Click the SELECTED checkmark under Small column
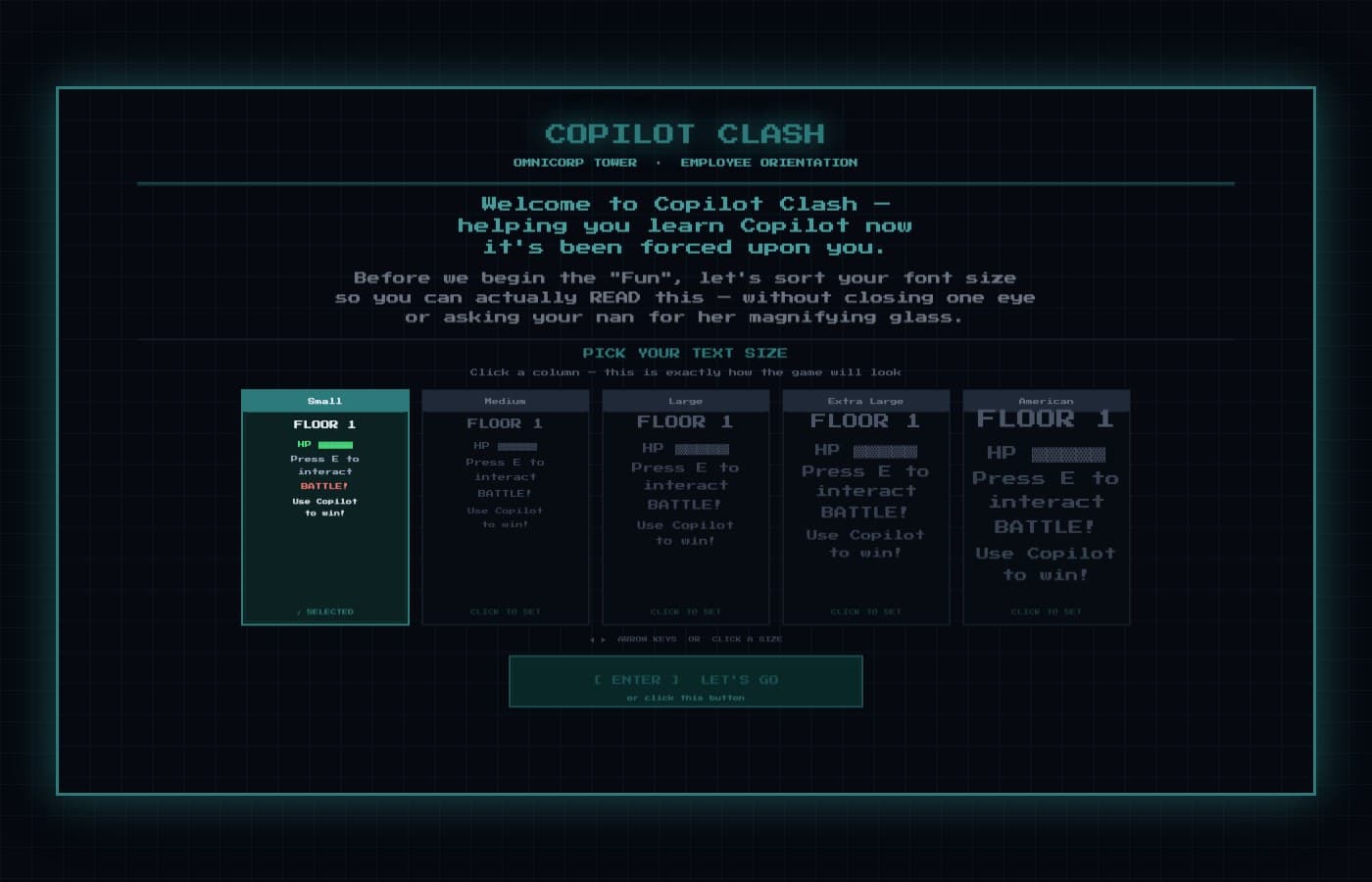Viewport: 1372px width, 882px height. [324, 611]
